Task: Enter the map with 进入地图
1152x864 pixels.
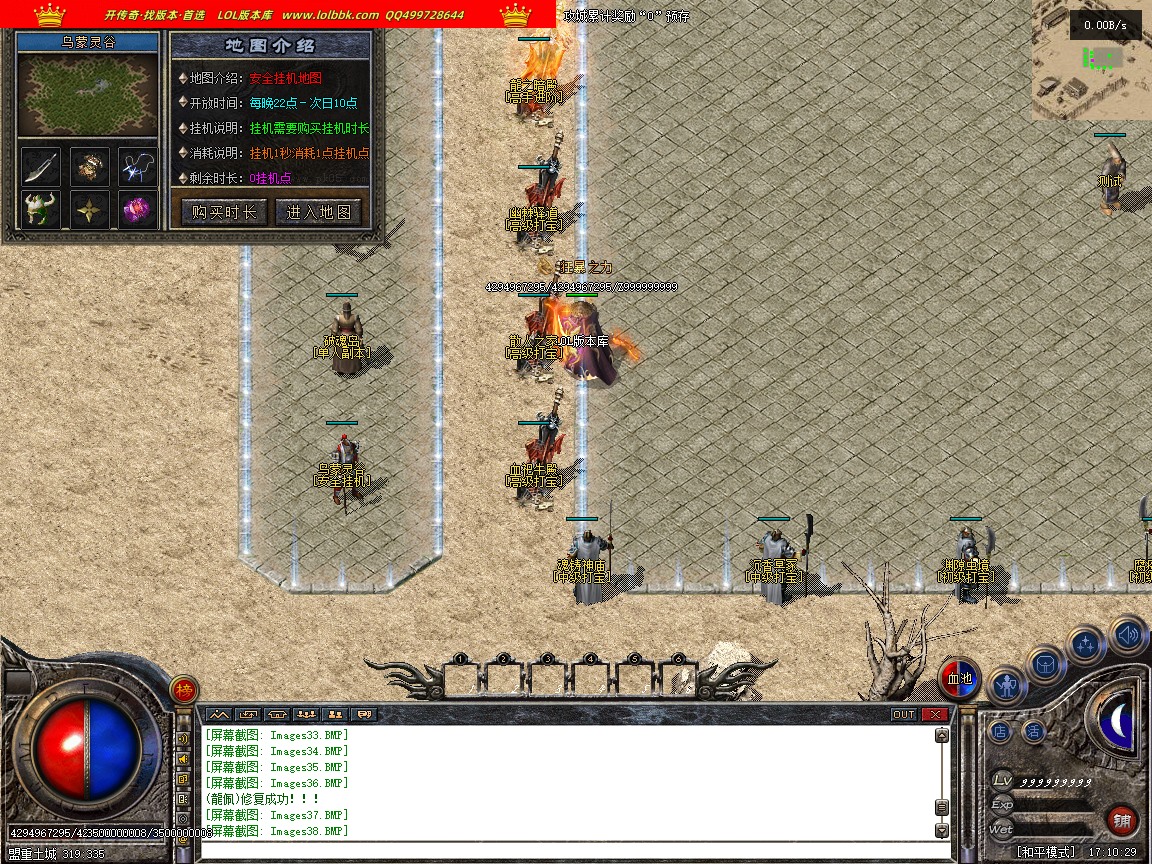Action: (319, 212)
